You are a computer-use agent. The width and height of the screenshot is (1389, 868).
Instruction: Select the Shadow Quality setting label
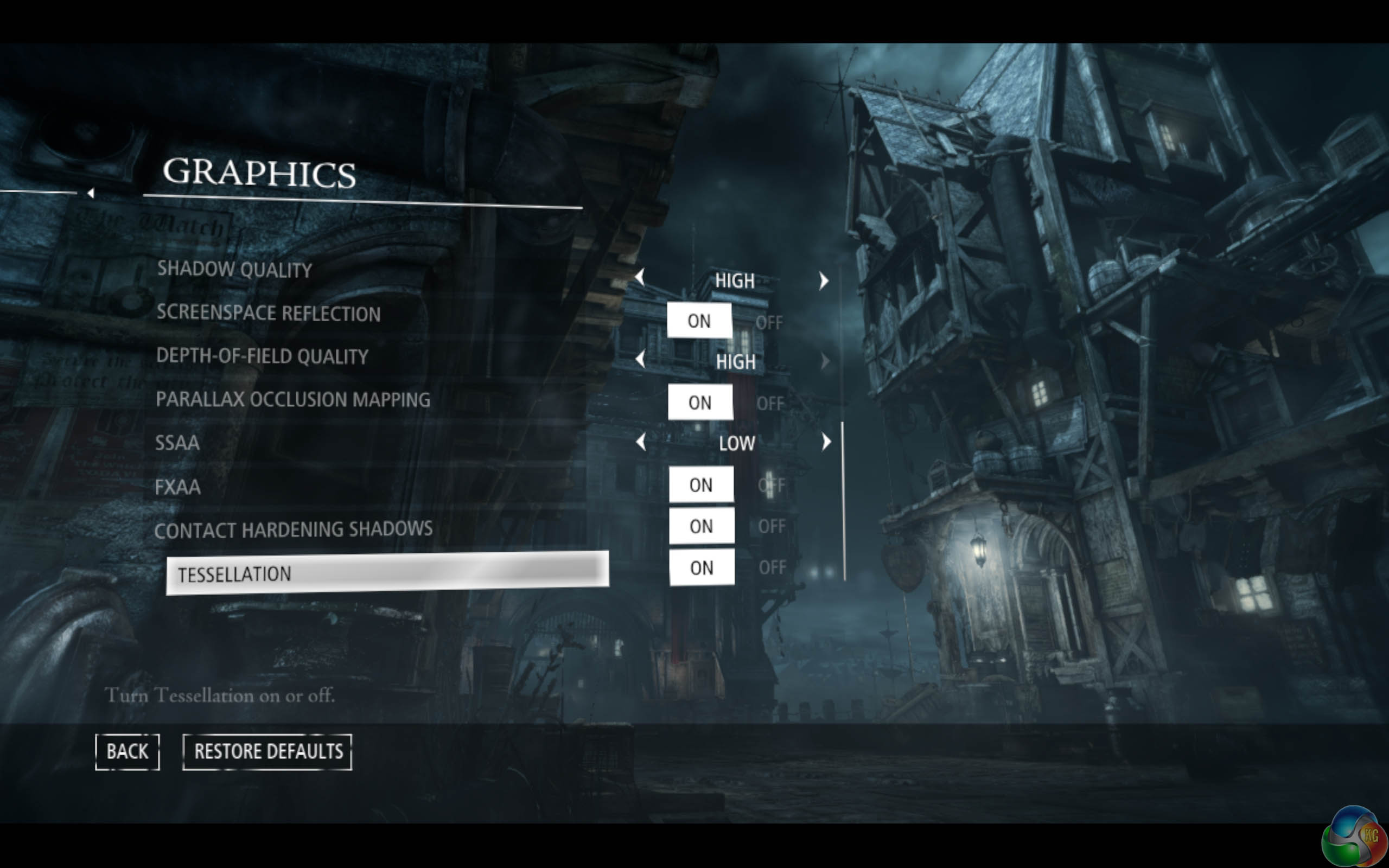coord(234,269)
